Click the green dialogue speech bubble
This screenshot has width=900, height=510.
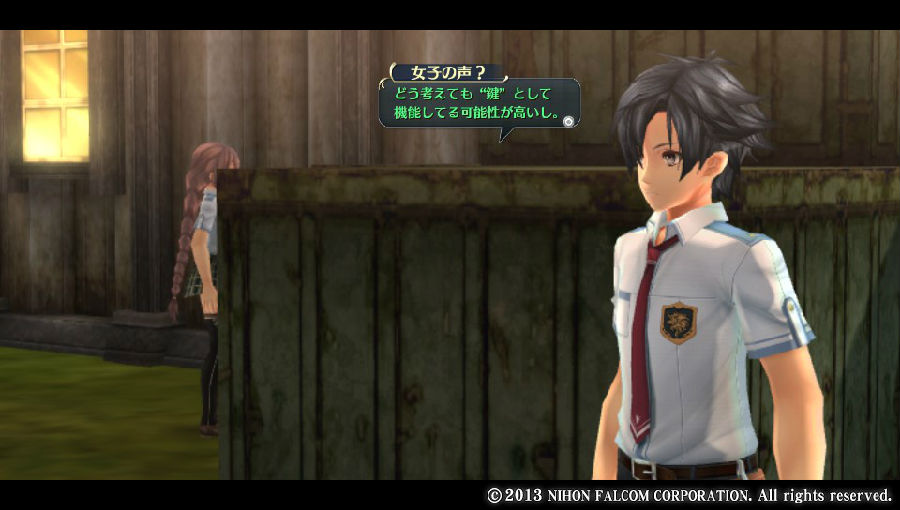coord(478,104)
